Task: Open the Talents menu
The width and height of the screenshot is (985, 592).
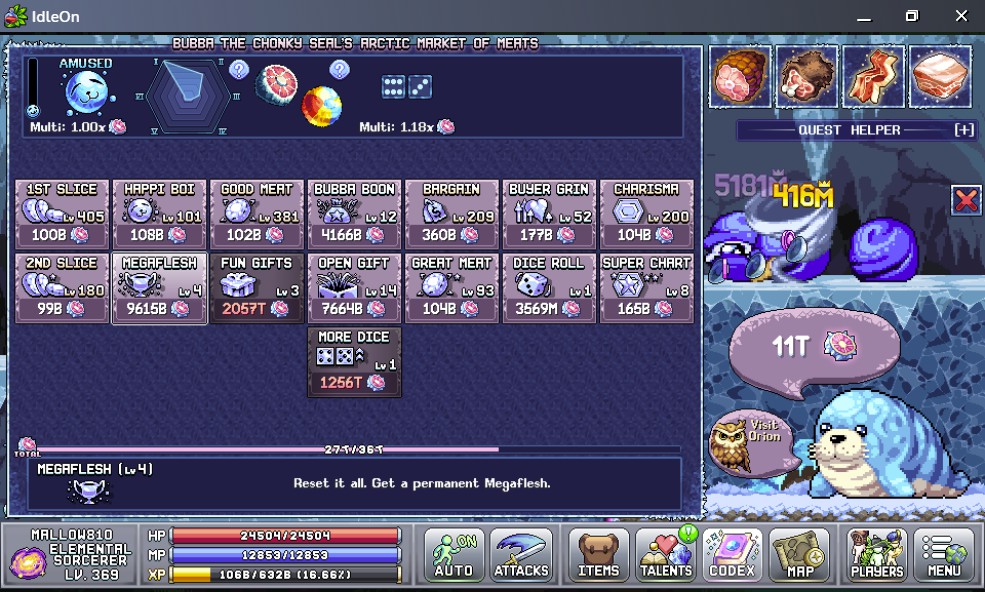Action: [666, 555]
